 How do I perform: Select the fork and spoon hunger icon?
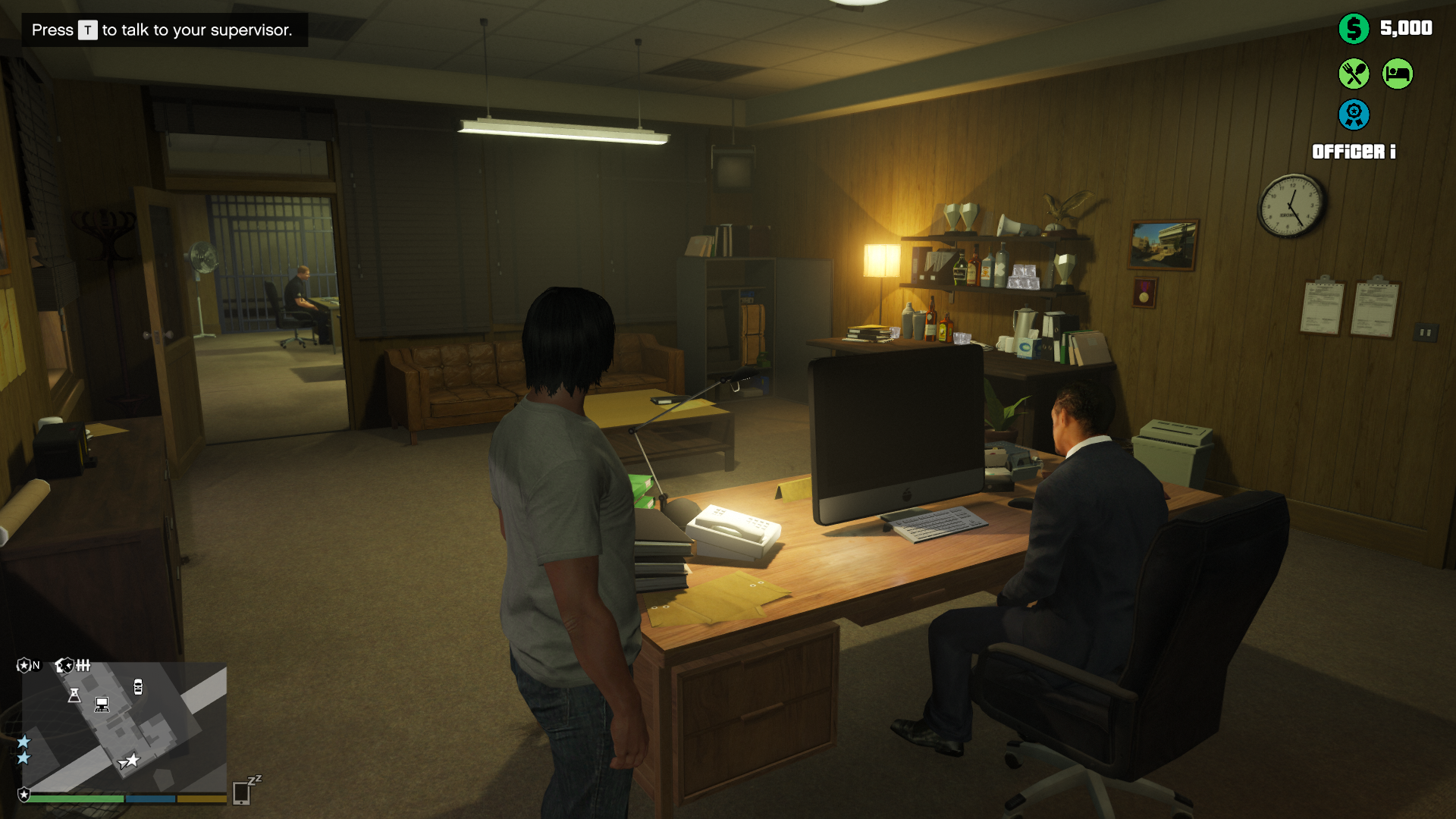pos(1354,74)
